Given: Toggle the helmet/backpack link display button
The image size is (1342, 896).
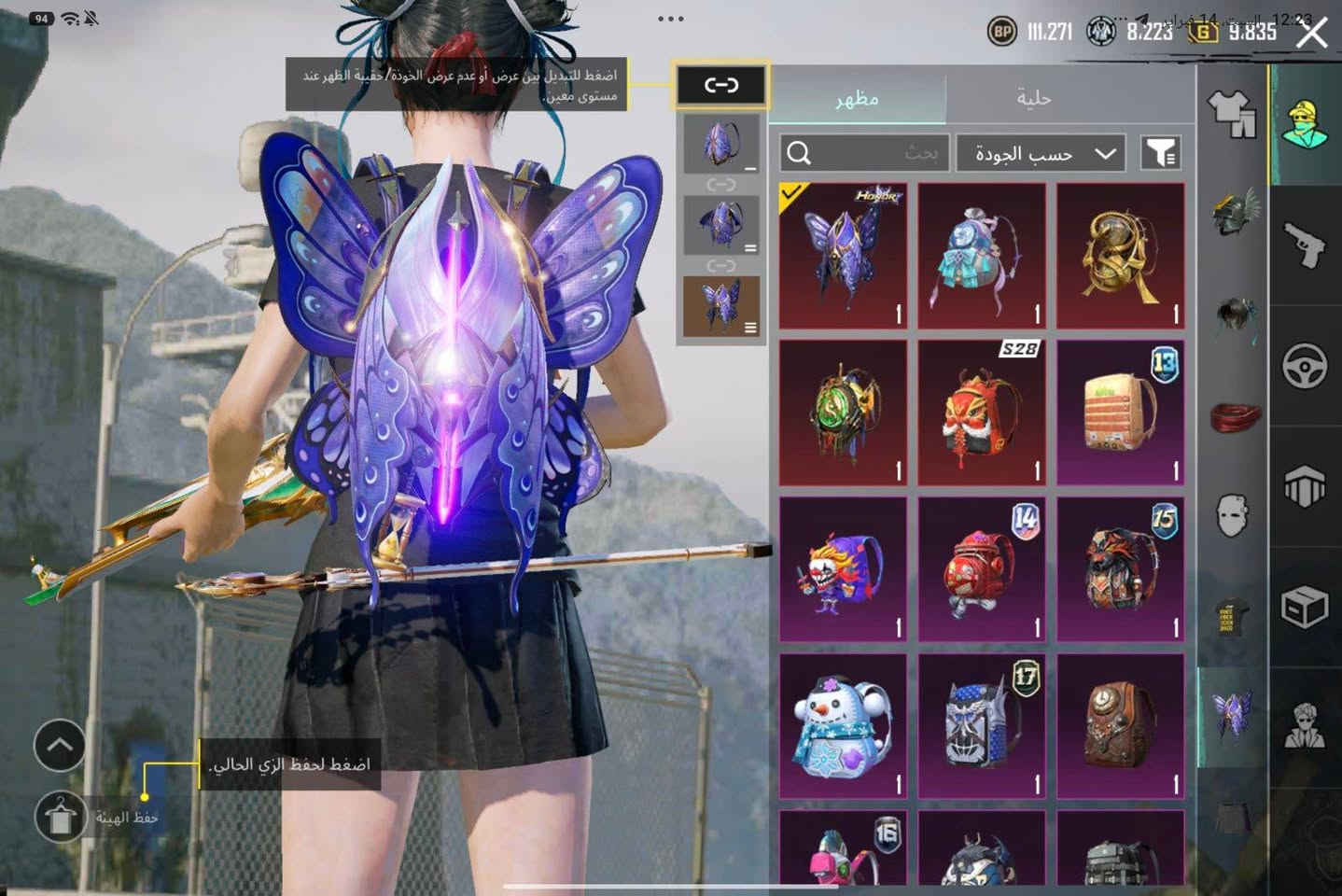Looking at the screenshot, I should click(x=721, y=86).
